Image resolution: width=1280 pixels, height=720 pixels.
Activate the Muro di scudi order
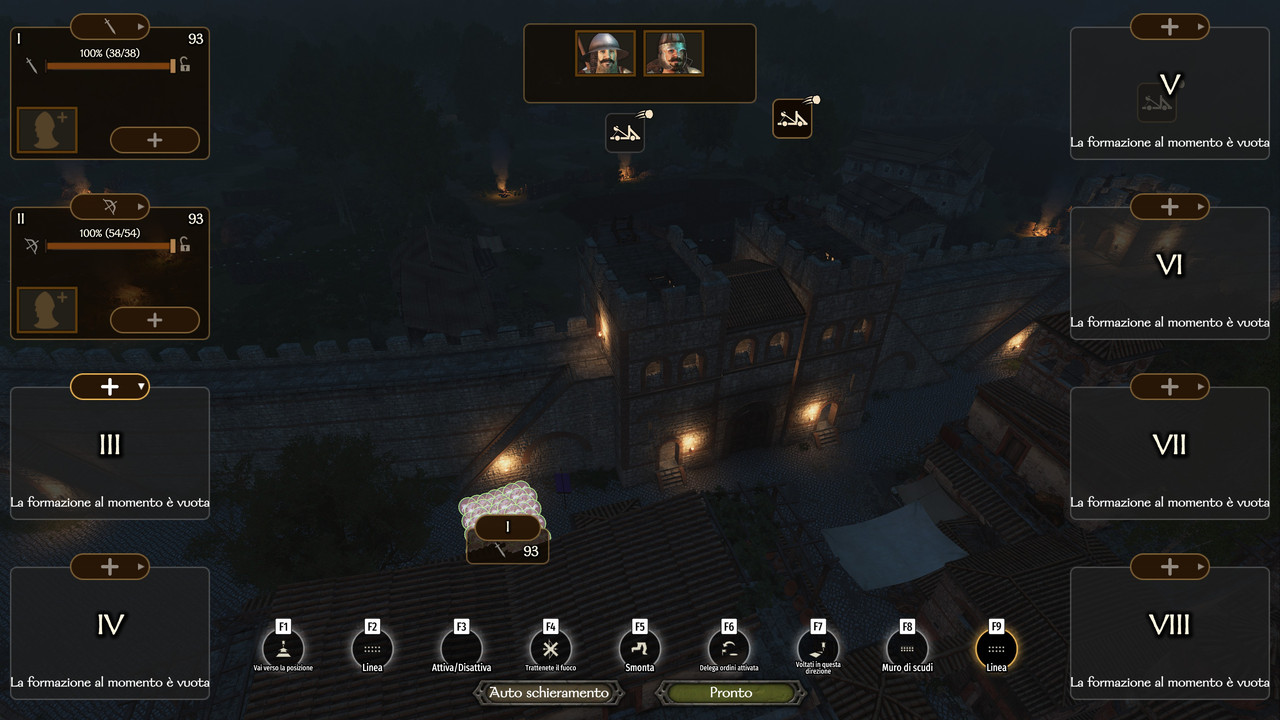907,648
